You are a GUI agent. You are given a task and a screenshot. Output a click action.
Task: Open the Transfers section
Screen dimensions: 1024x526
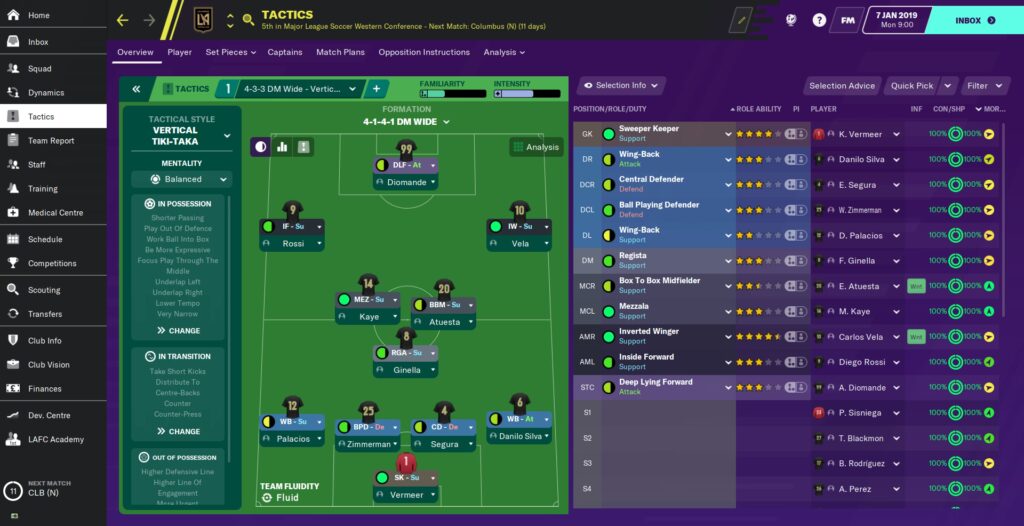(x=44, y=313)
